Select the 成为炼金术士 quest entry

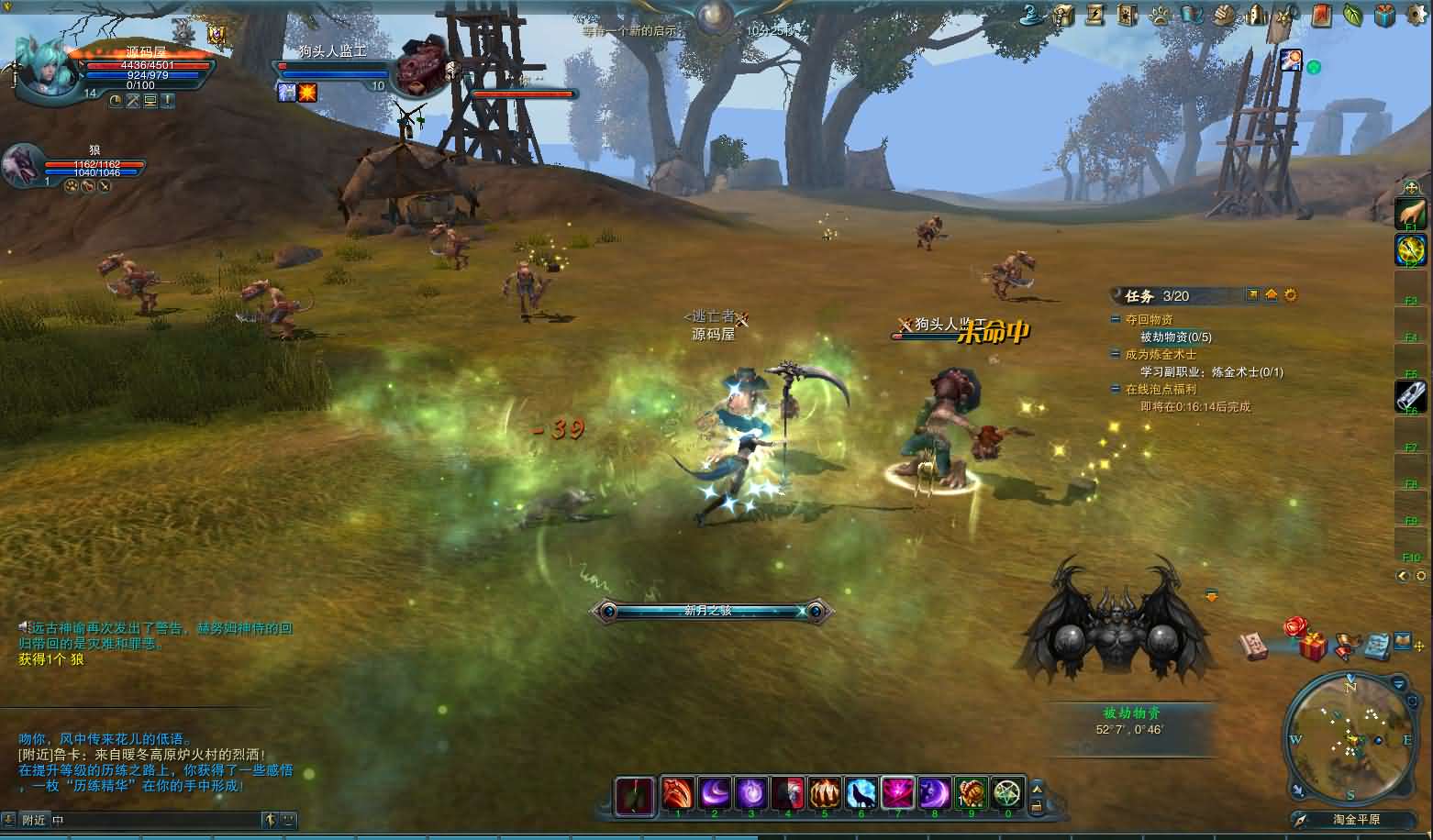[1161, 355]
